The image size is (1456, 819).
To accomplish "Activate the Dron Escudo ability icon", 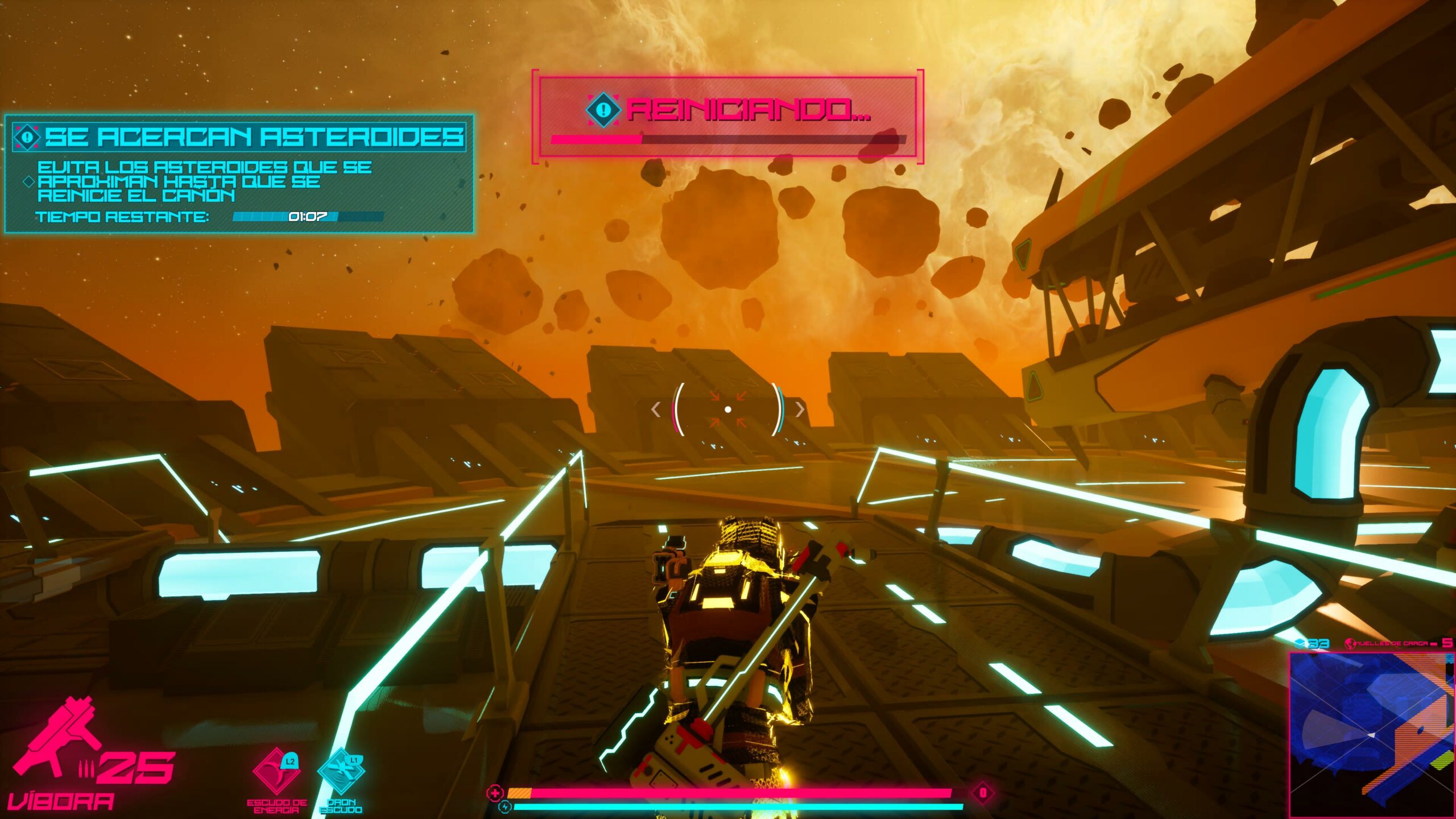I will tap(341, 772).
